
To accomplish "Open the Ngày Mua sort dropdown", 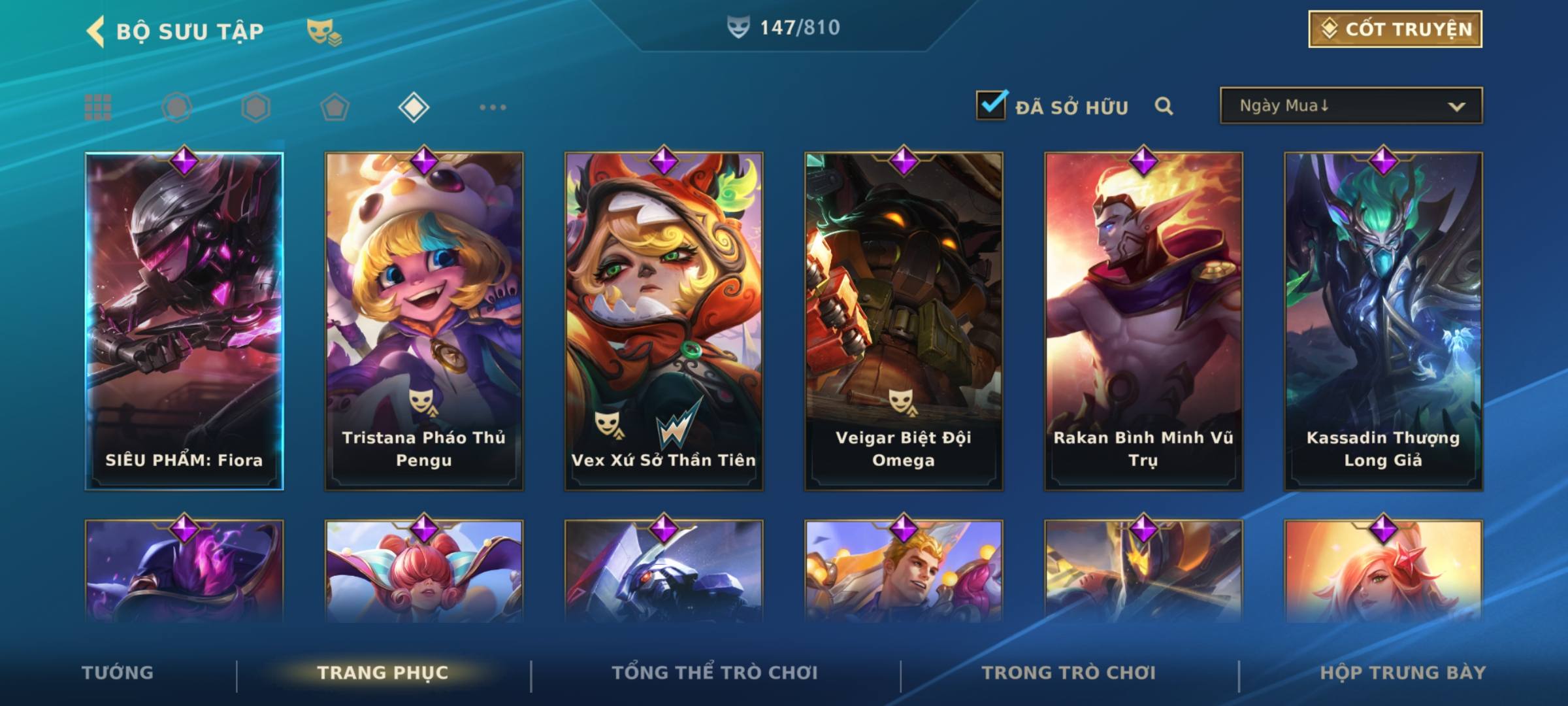I will (1350, 106).
